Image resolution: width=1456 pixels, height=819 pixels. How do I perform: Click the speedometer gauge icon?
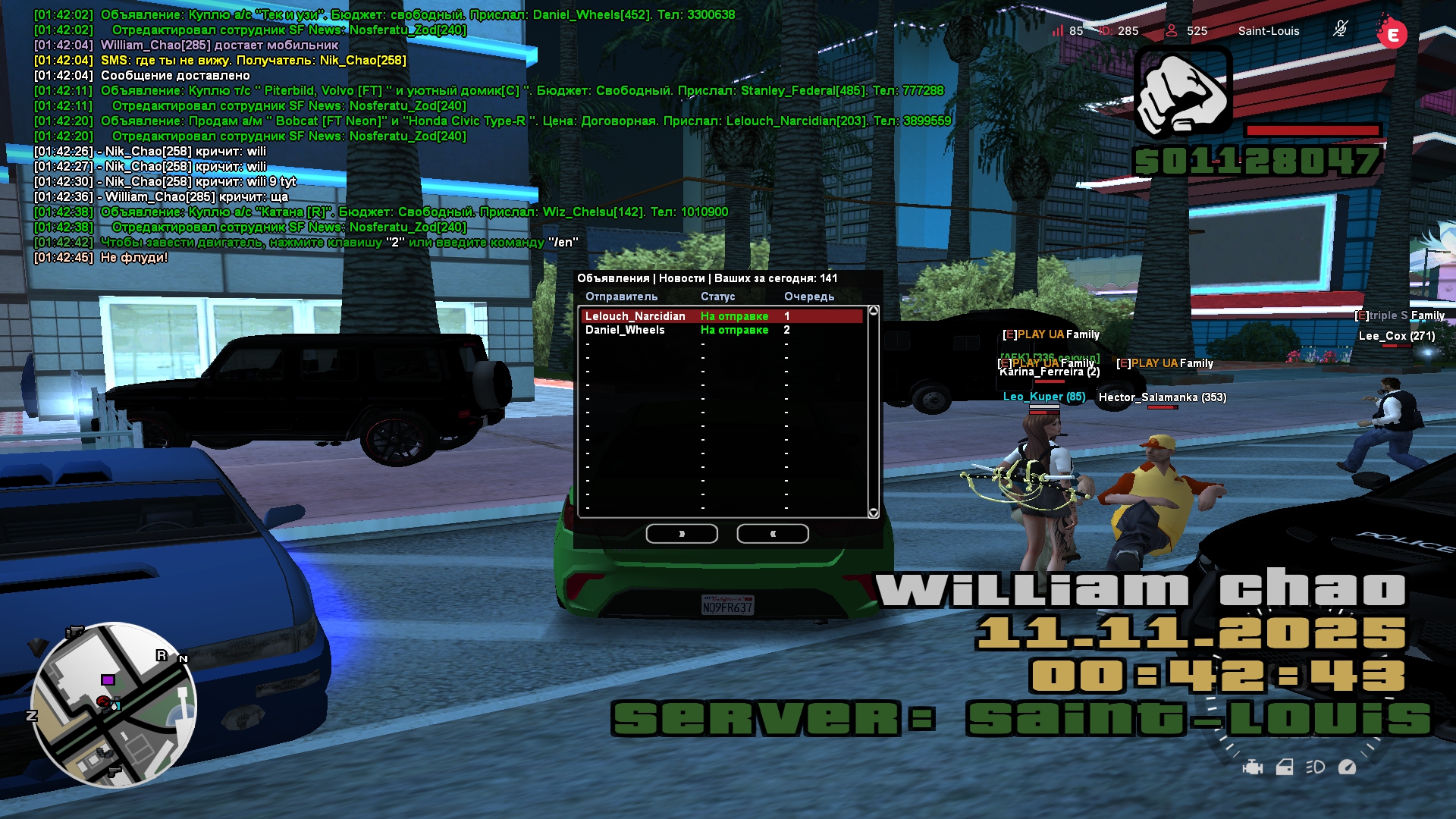(x=1348, y=767)
